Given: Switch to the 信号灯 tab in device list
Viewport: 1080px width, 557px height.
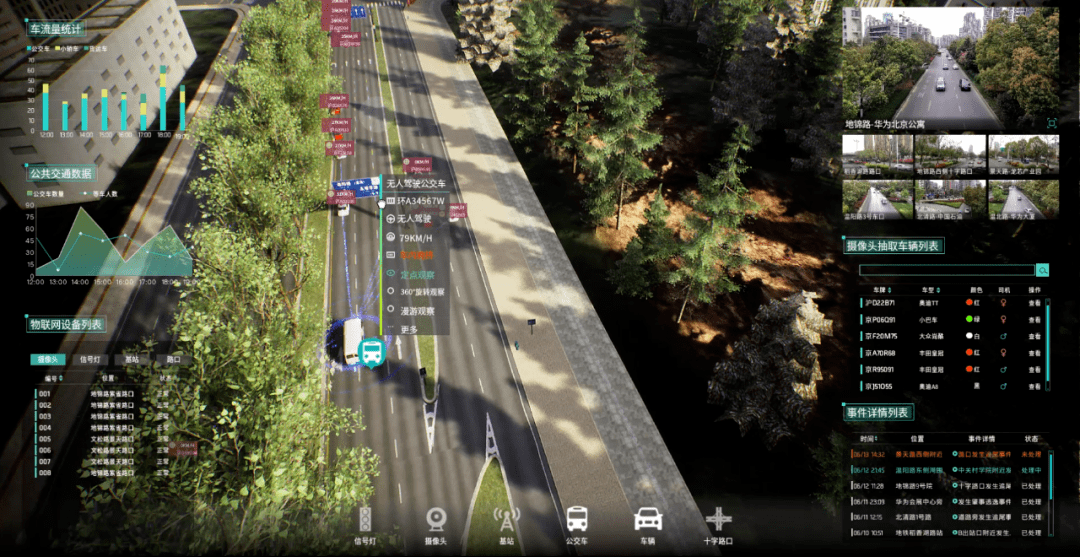Looking at the screenshot, I should [89, 359].
